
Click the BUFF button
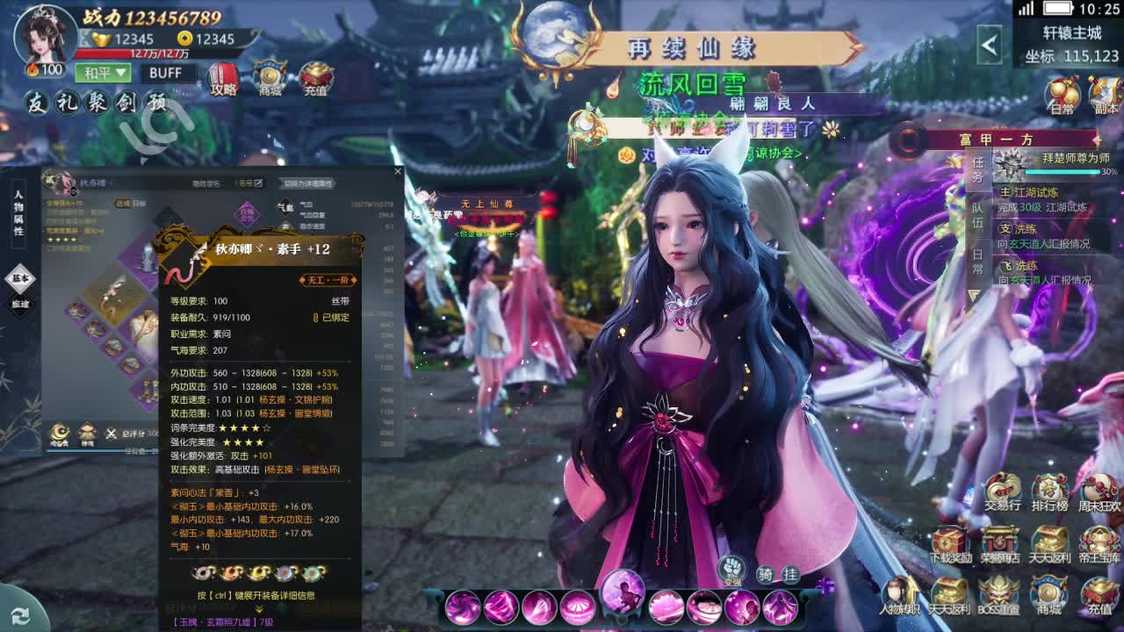coord(165,73)
